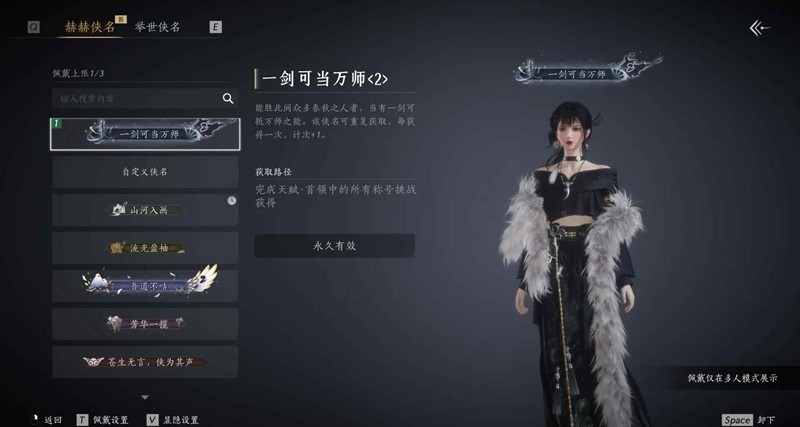Viewport: 800px width, 427px height.
Task: Open 佩戴设置 wear settings
Action: [103, 419]
